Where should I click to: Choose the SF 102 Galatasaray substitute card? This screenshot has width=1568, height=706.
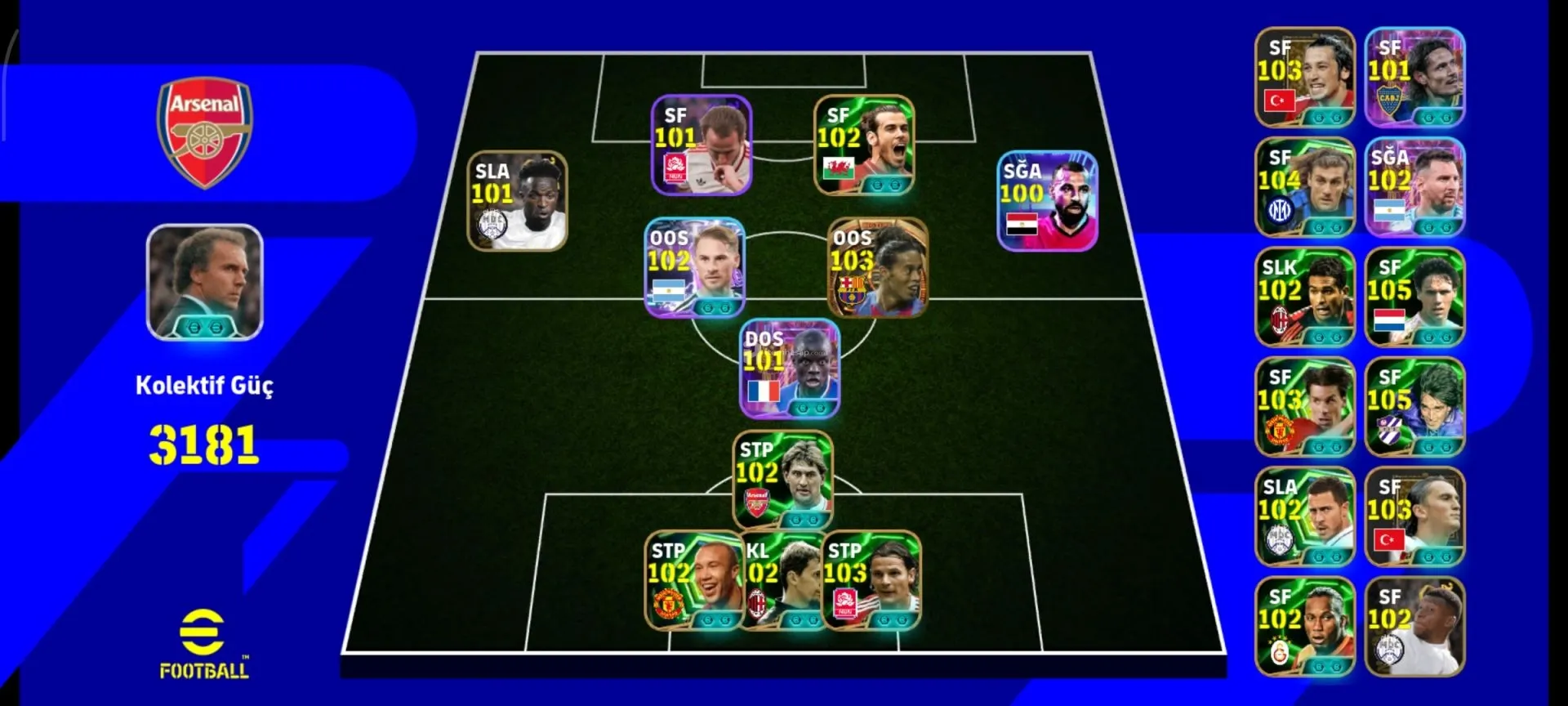[1304, 627]
